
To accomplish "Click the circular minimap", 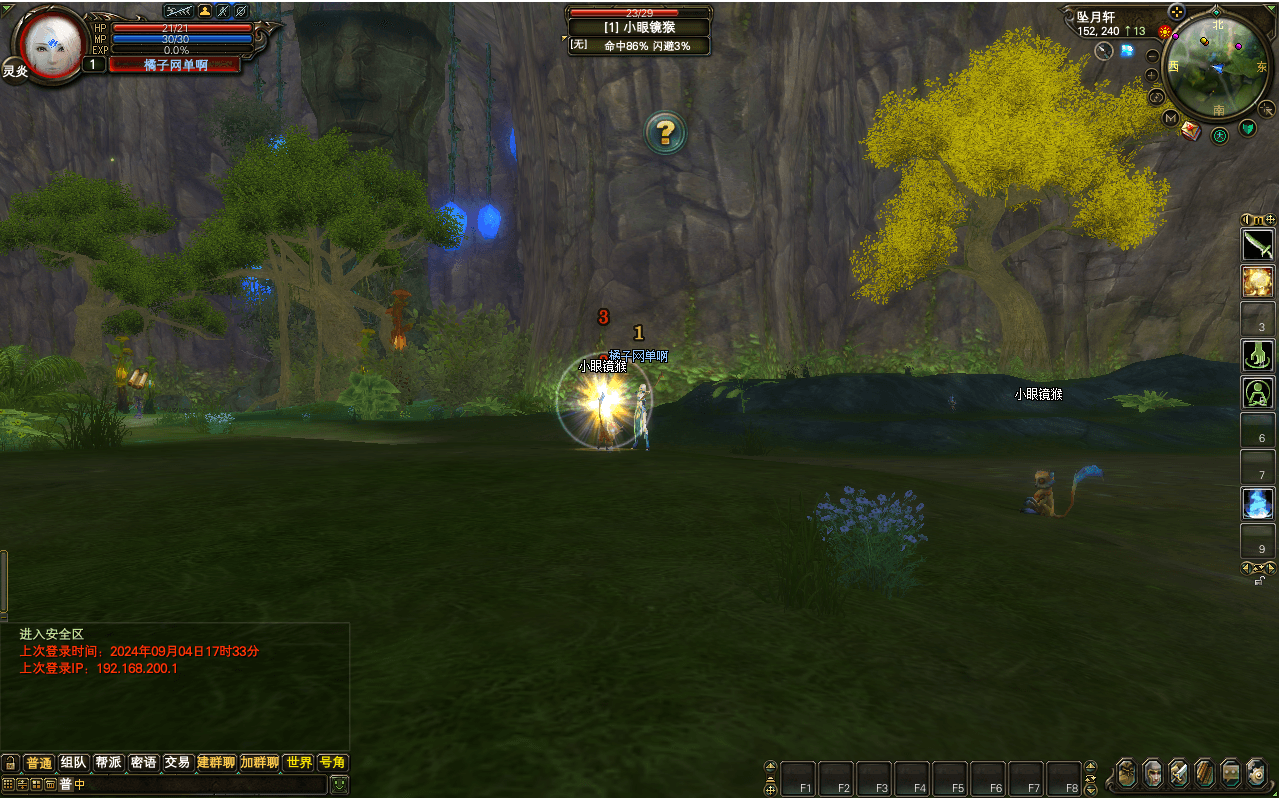I will pos(1217,66).
